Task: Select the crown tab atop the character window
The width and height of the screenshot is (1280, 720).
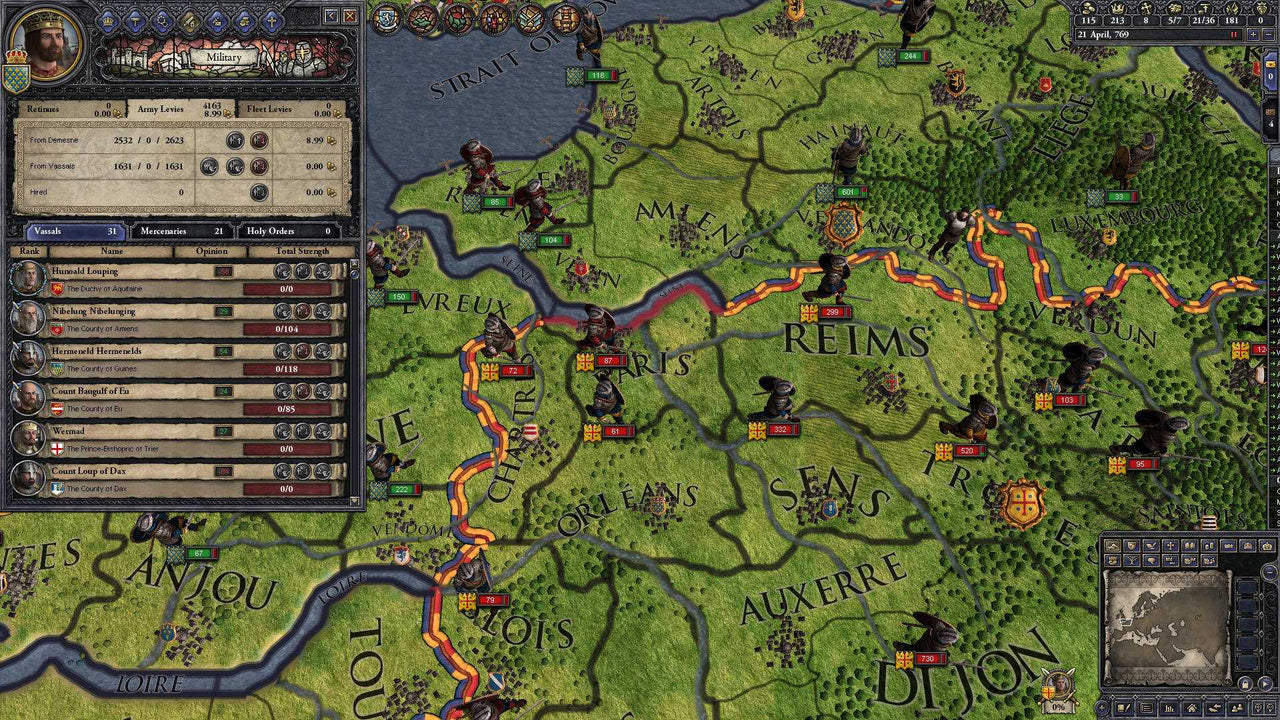Action: click(x=106, y=20)
